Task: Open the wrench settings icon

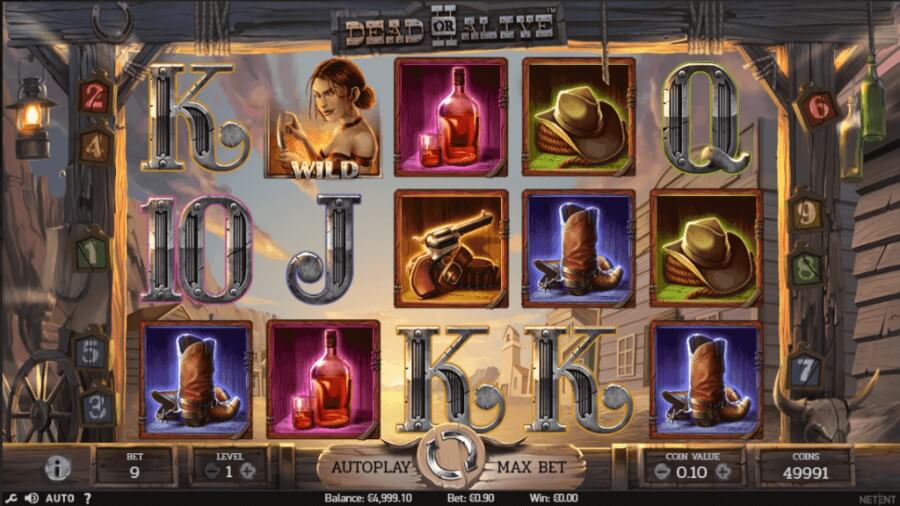Action: pos(10,498)
